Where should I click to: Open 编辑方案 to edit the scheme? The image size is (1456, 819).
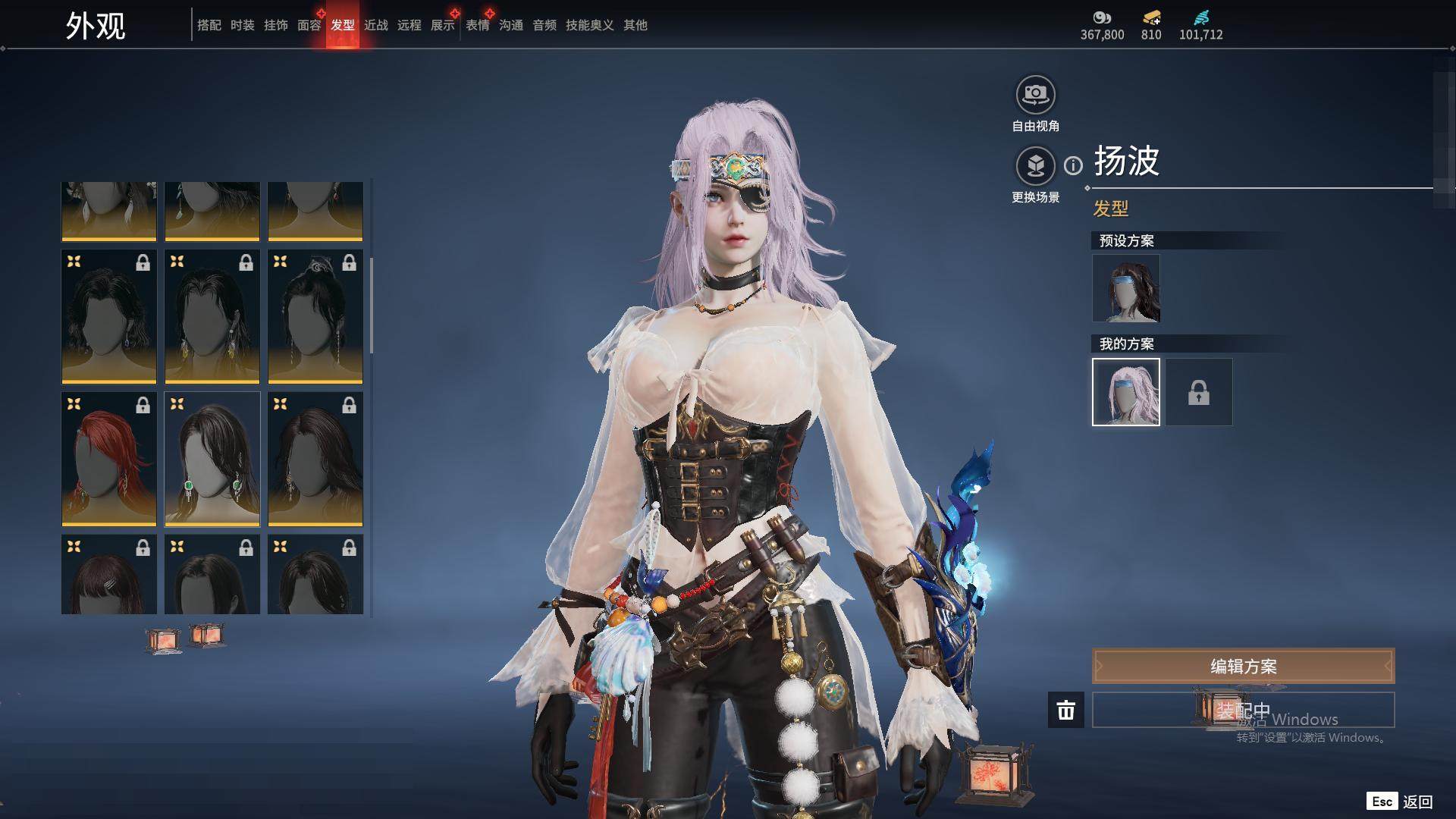point(1243,666)
